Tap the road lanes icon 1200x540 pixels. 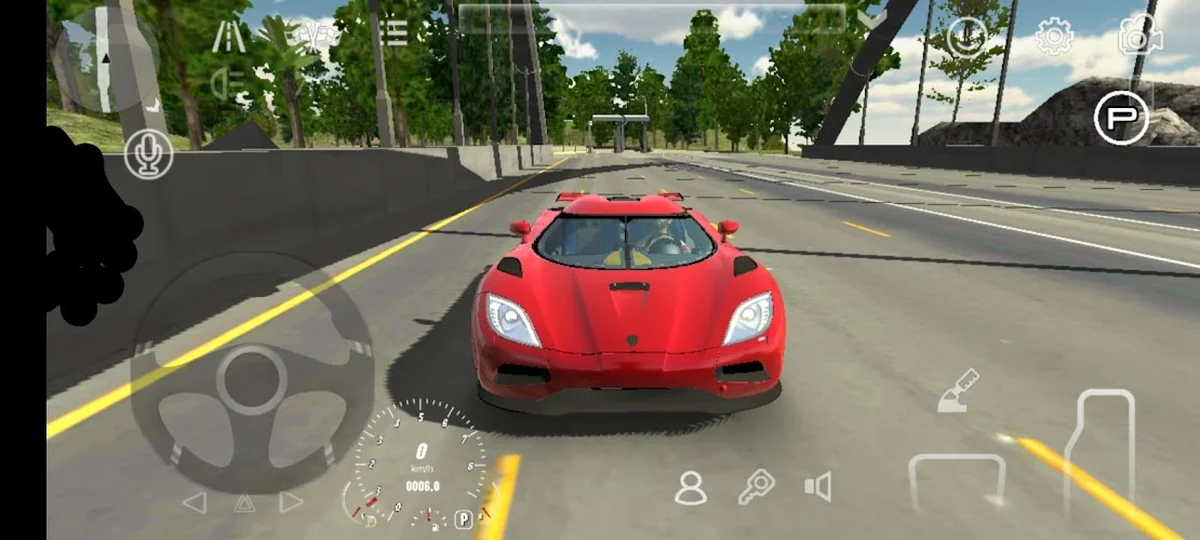pyautogui.click(x=229, y=36)
